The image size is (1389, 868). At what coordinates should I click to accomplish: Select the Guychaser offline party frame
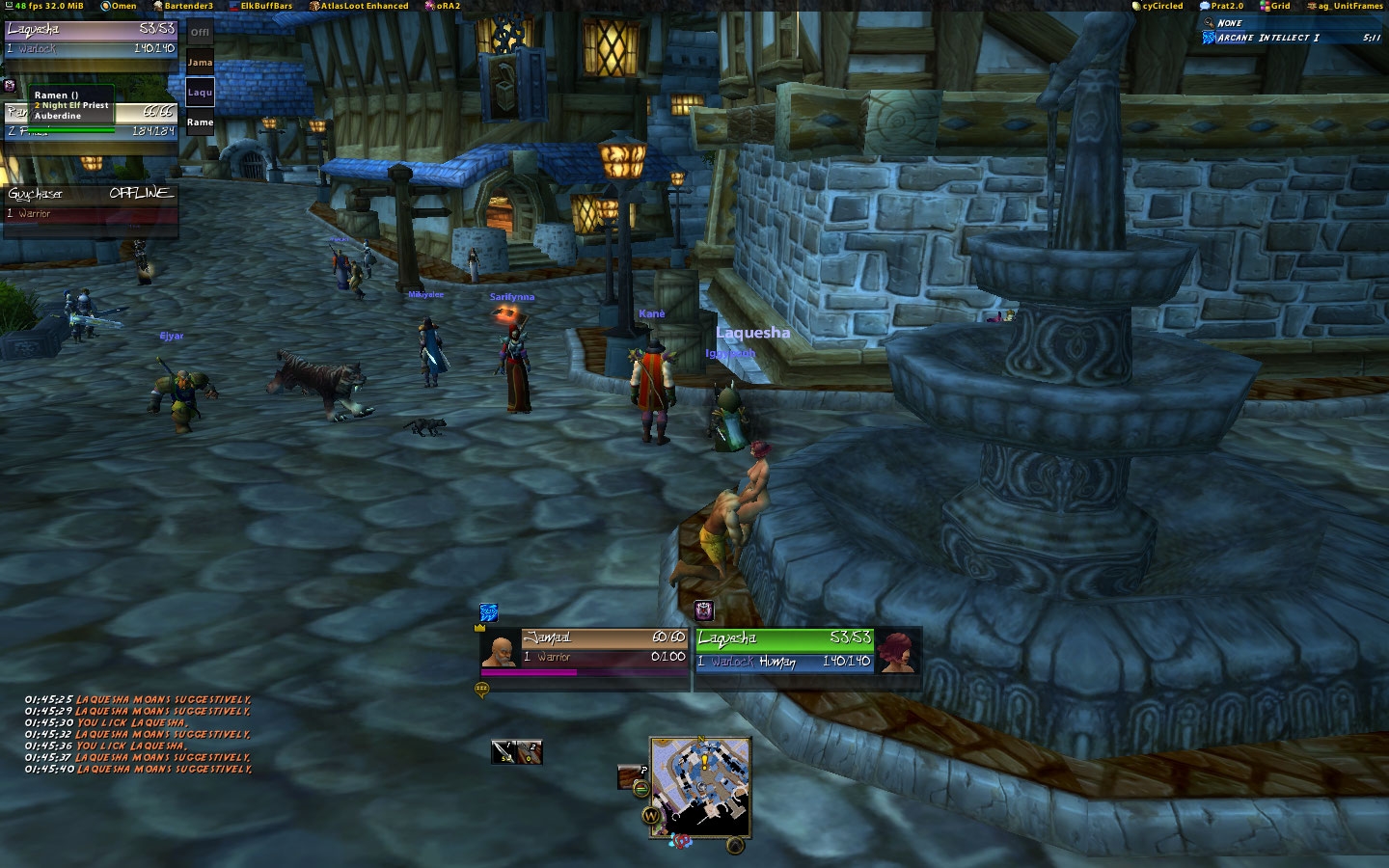pos(90,203)
